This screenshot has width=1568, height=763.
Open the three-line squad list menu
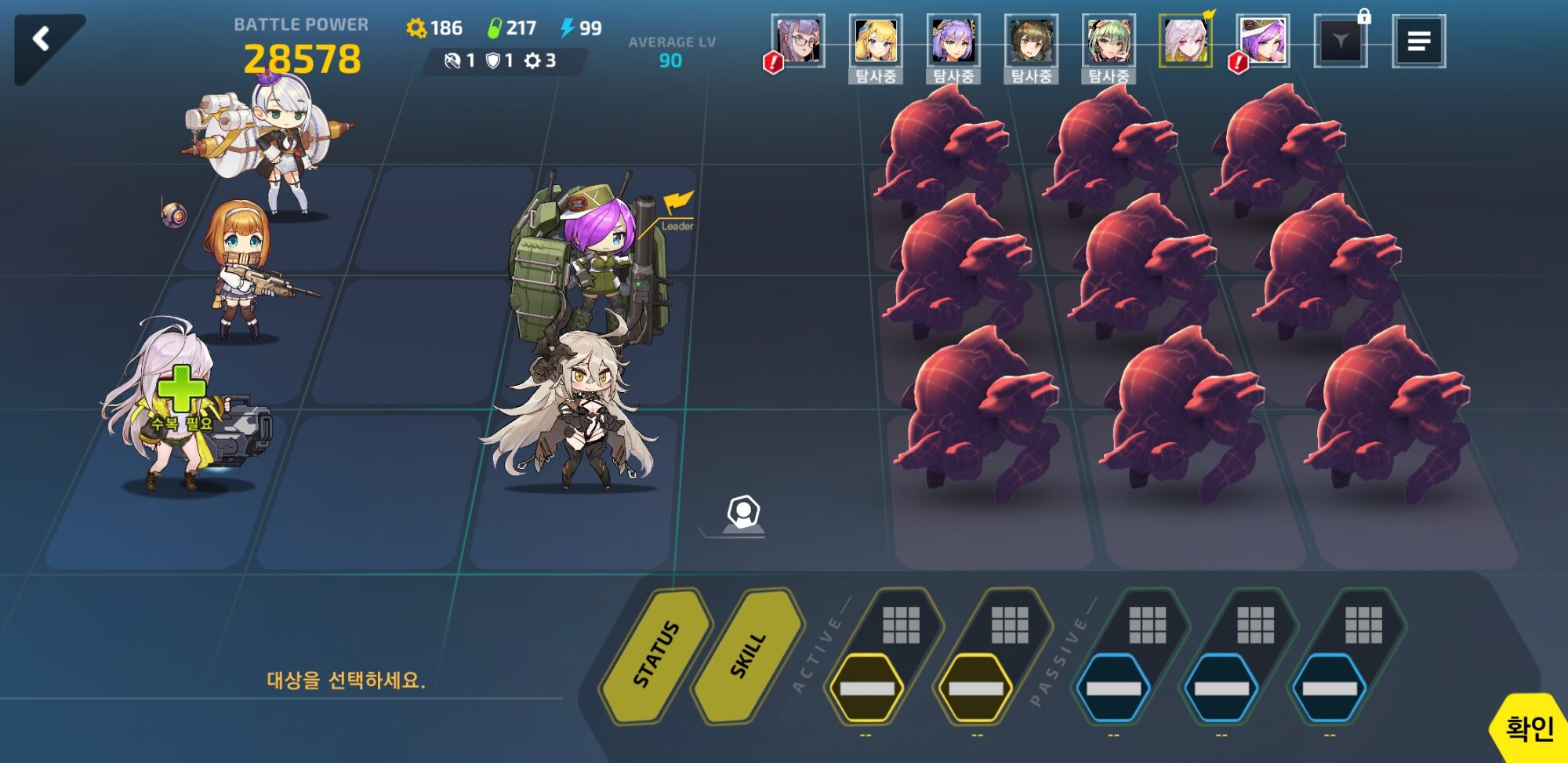(x=1418, y=42)
